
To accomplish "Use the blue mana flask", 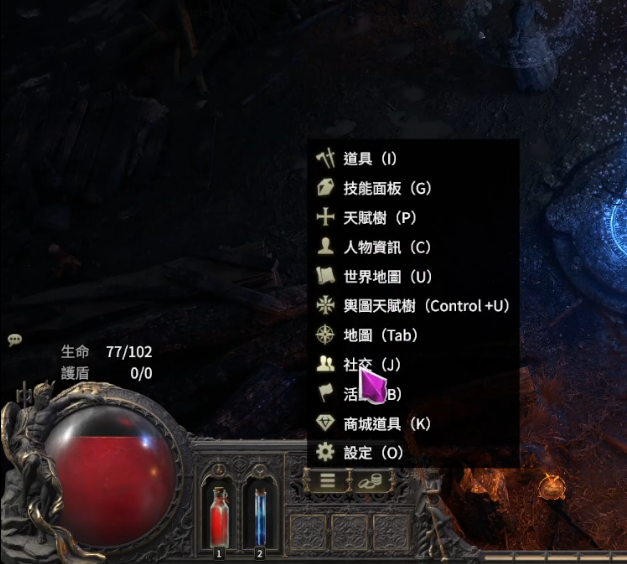I will (260, 517).
